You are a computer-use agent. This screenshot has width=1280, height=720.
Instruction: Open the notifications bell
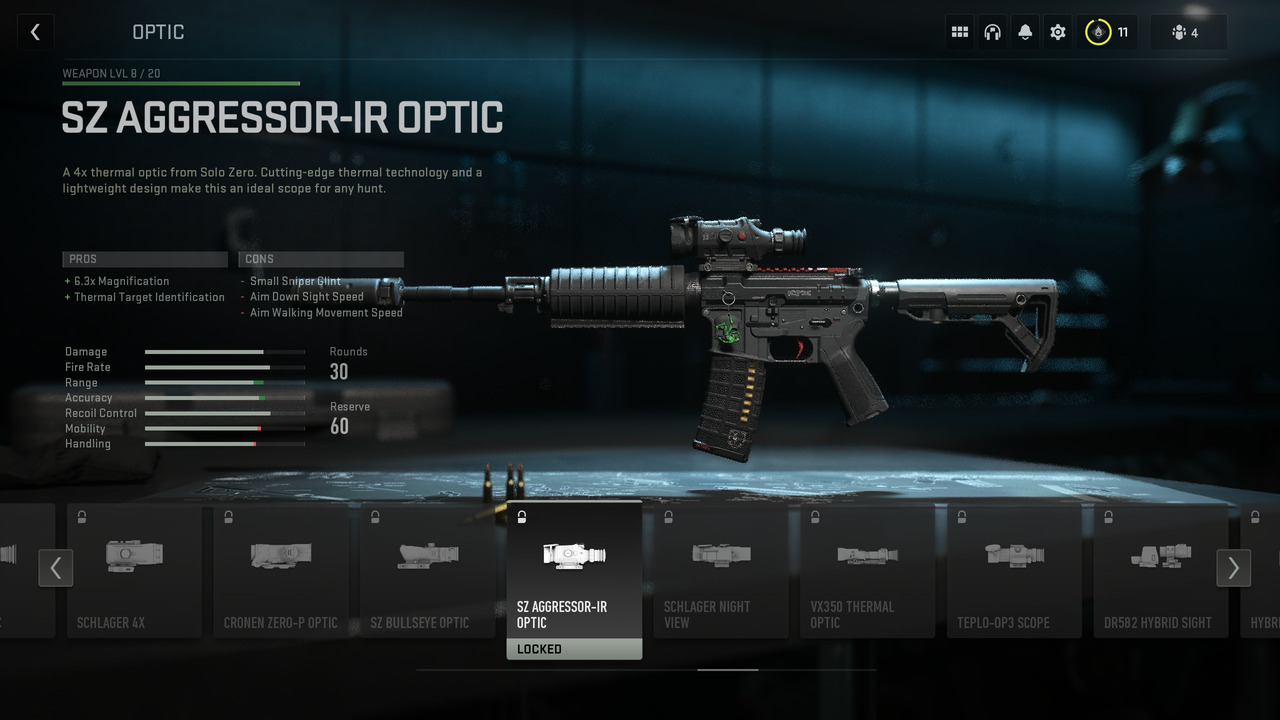(1024, 31)
